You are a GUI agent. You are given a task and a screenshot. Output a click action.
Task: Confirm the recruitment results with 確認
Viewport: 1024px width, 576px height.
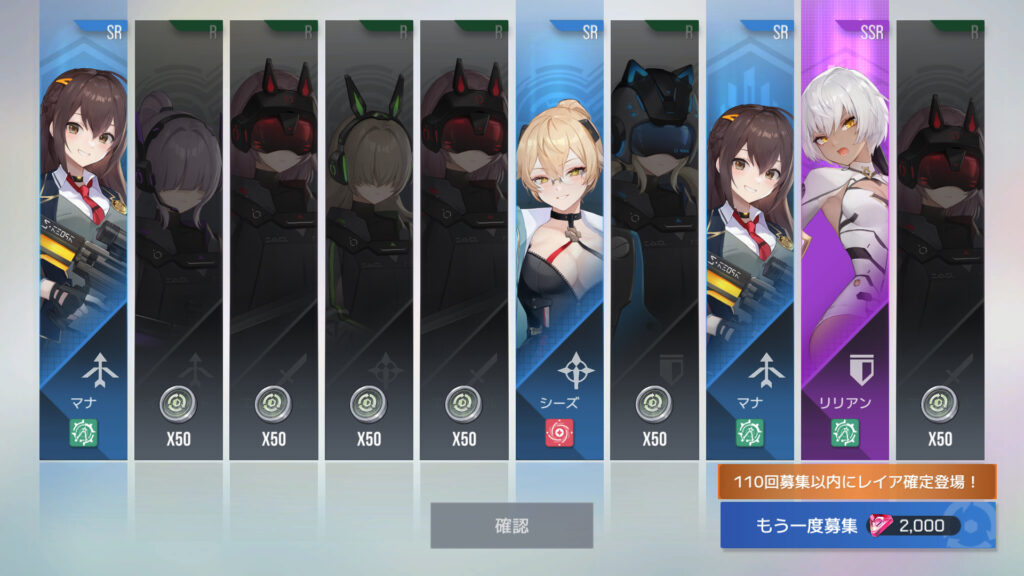coord(511,525)
